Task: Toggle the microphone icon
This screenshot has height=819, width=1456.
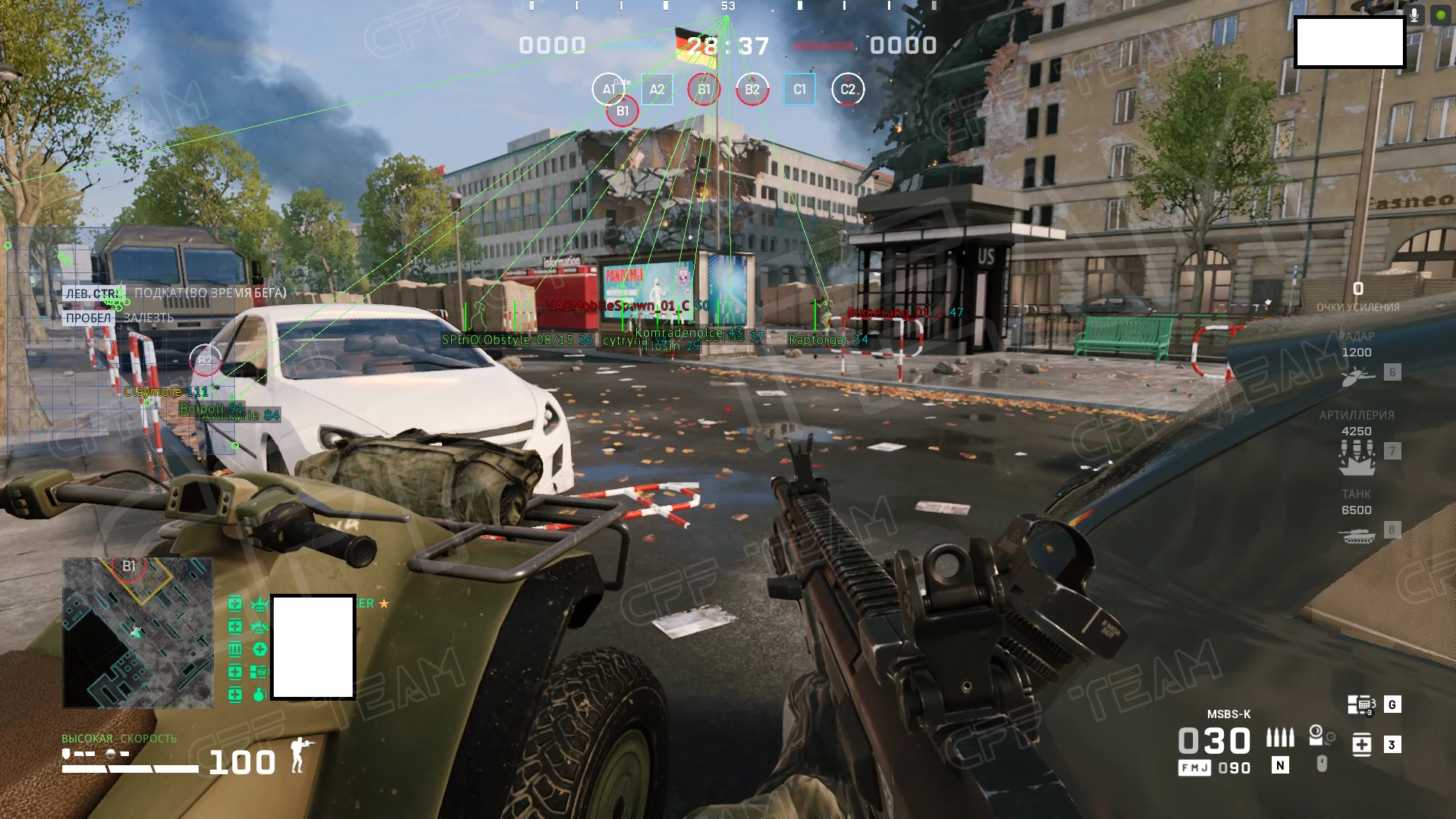Action: (1414, 15)
